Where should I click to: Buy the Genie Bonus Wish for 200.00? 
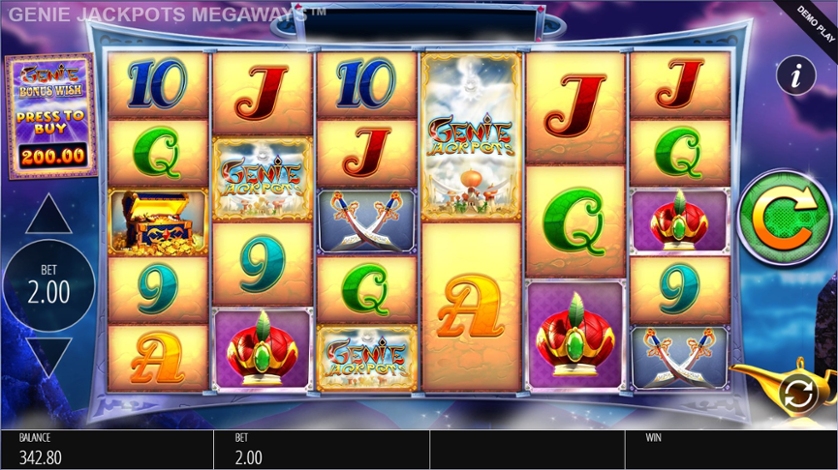(49, 115)
